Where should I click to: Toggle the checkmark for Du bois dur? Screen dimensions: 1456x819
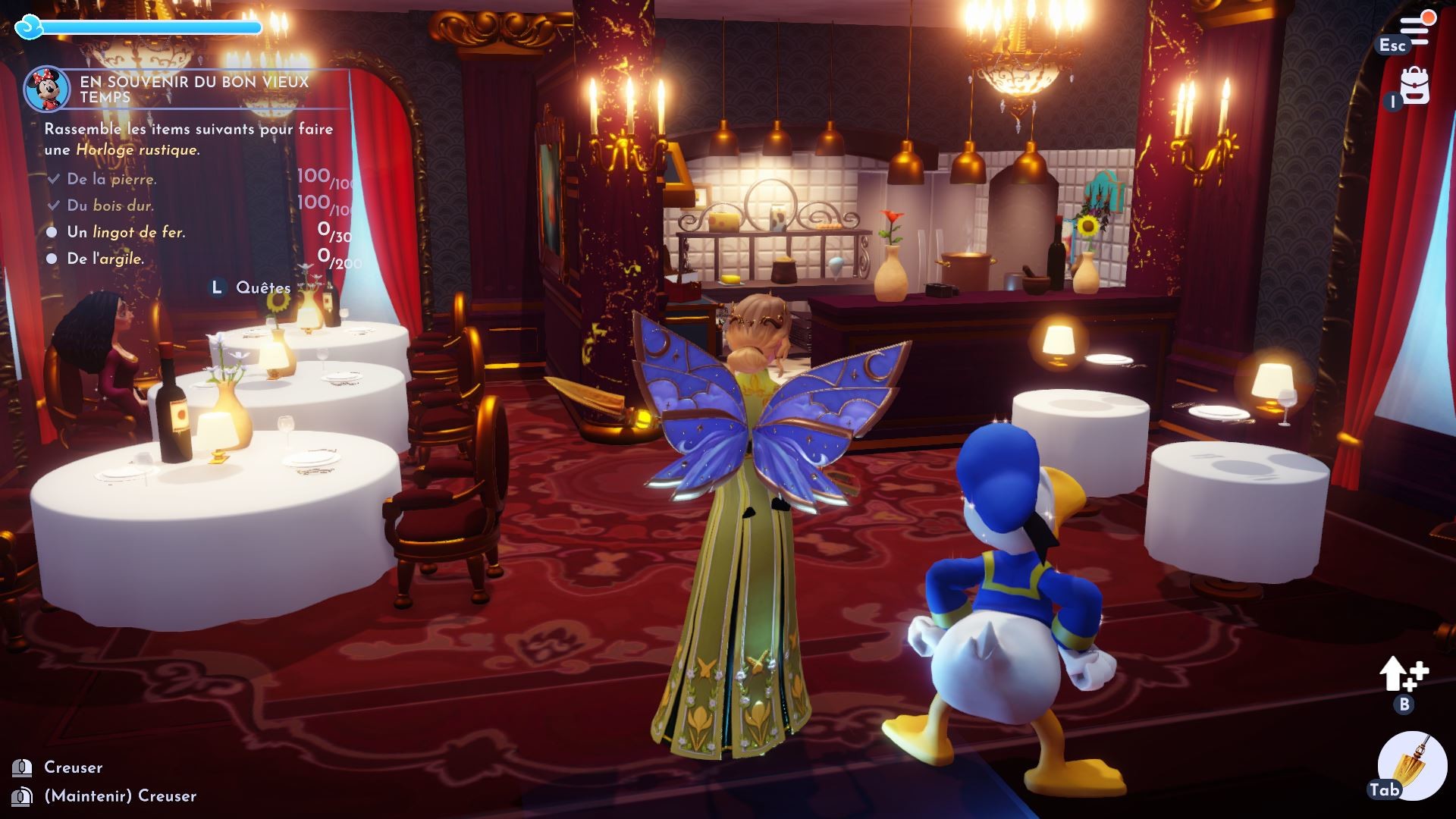click(53, 206)
